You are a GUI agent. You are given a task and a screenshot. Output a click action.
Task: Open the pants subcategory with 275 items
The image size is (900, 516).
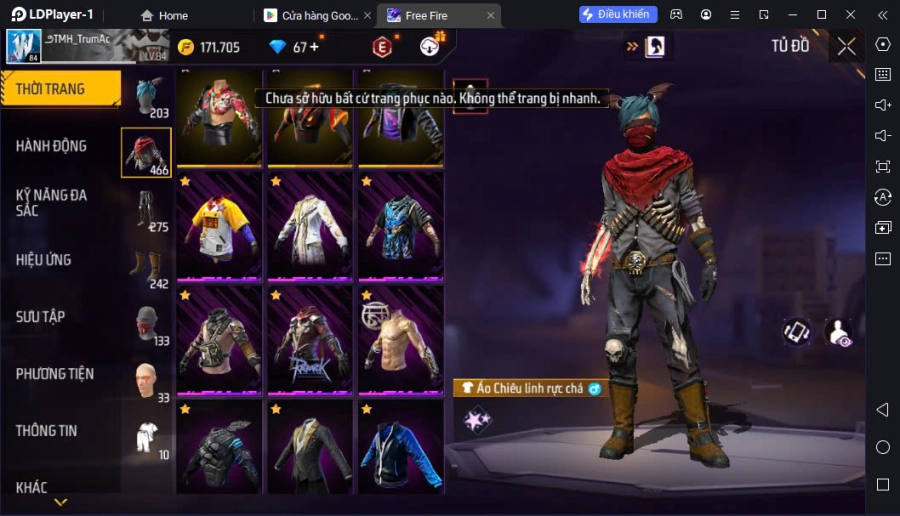(146, 211)
